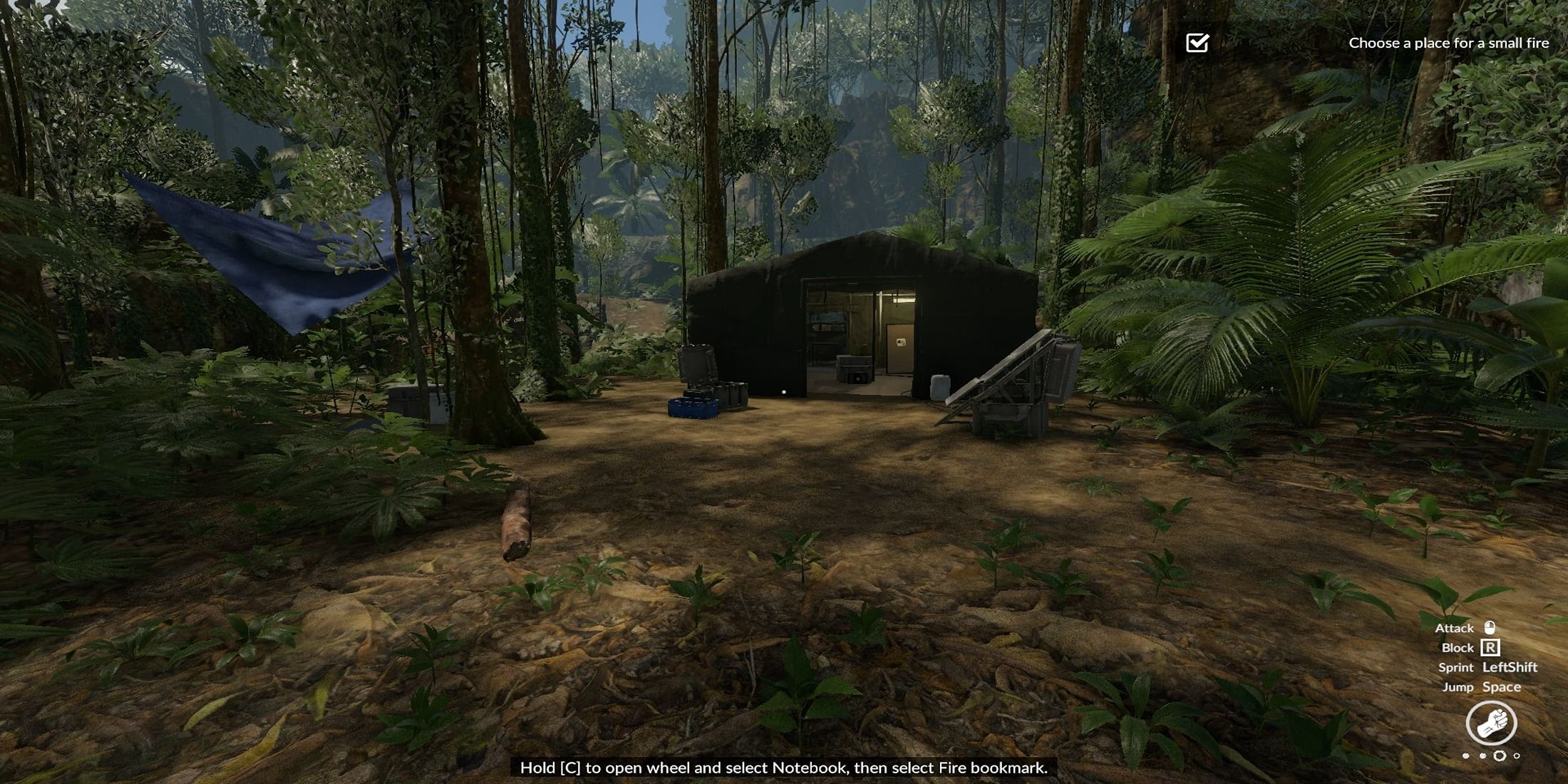Screen dimensions: 1568x784
Task: Click the LeftShift key label beside Sprint
Action: tap(1510, 667)
